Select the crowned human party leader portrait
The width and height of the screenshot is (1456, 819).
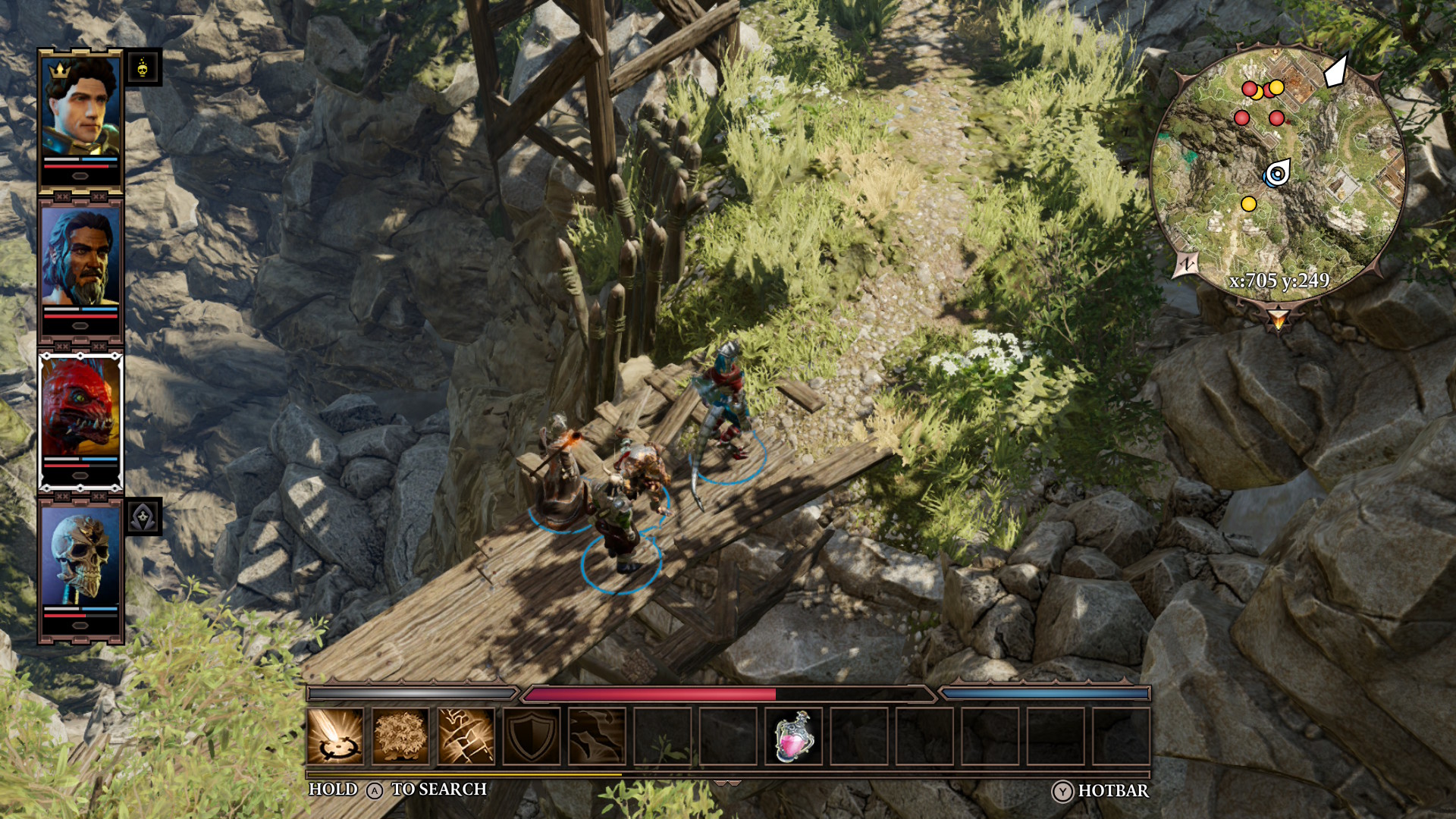tap(80, 106)
